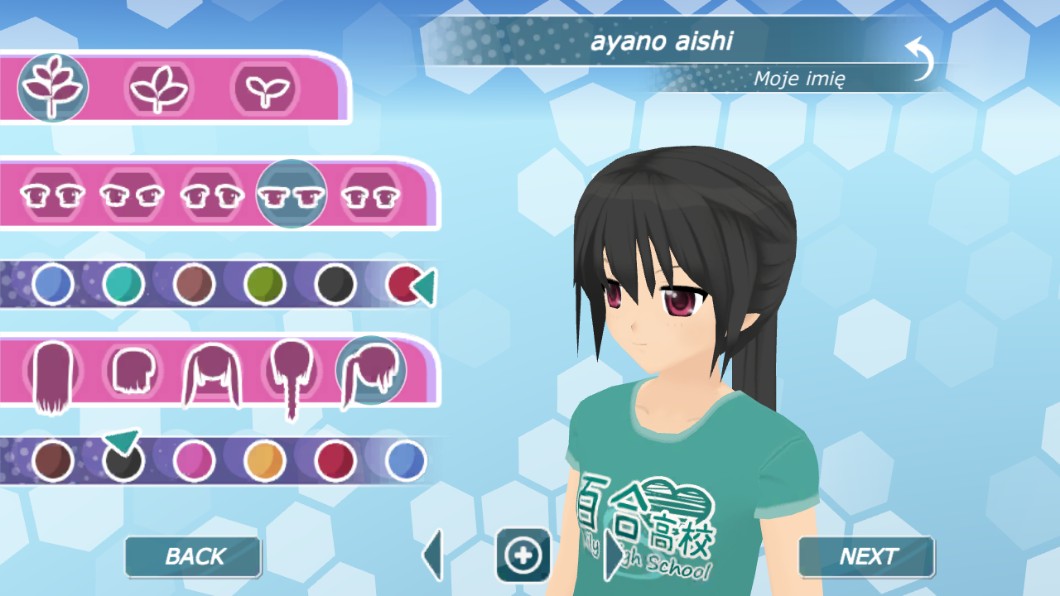Select the blue hair color swatch

[406, 461]
